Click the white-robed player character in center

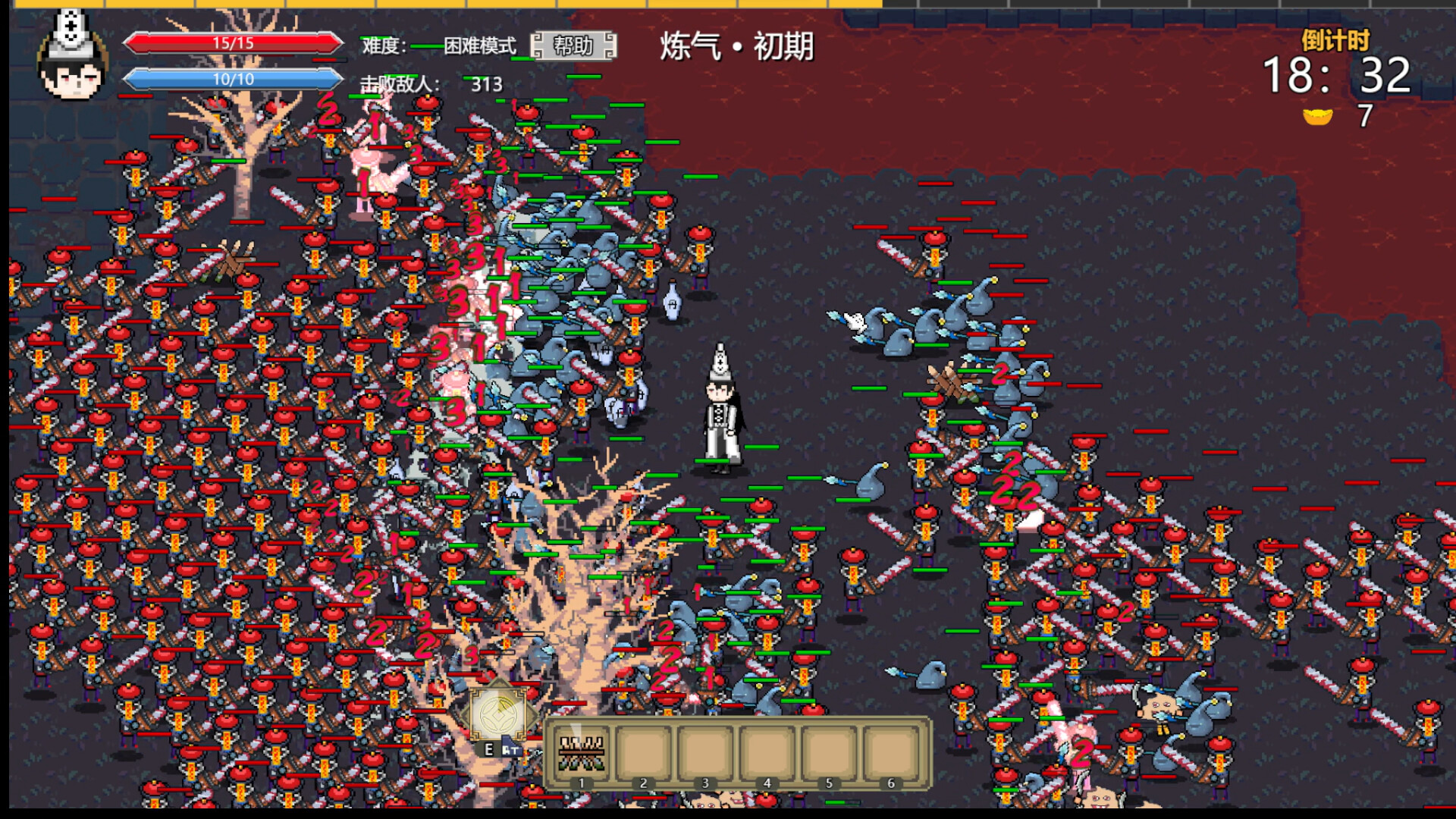click(x=720, y=417)
